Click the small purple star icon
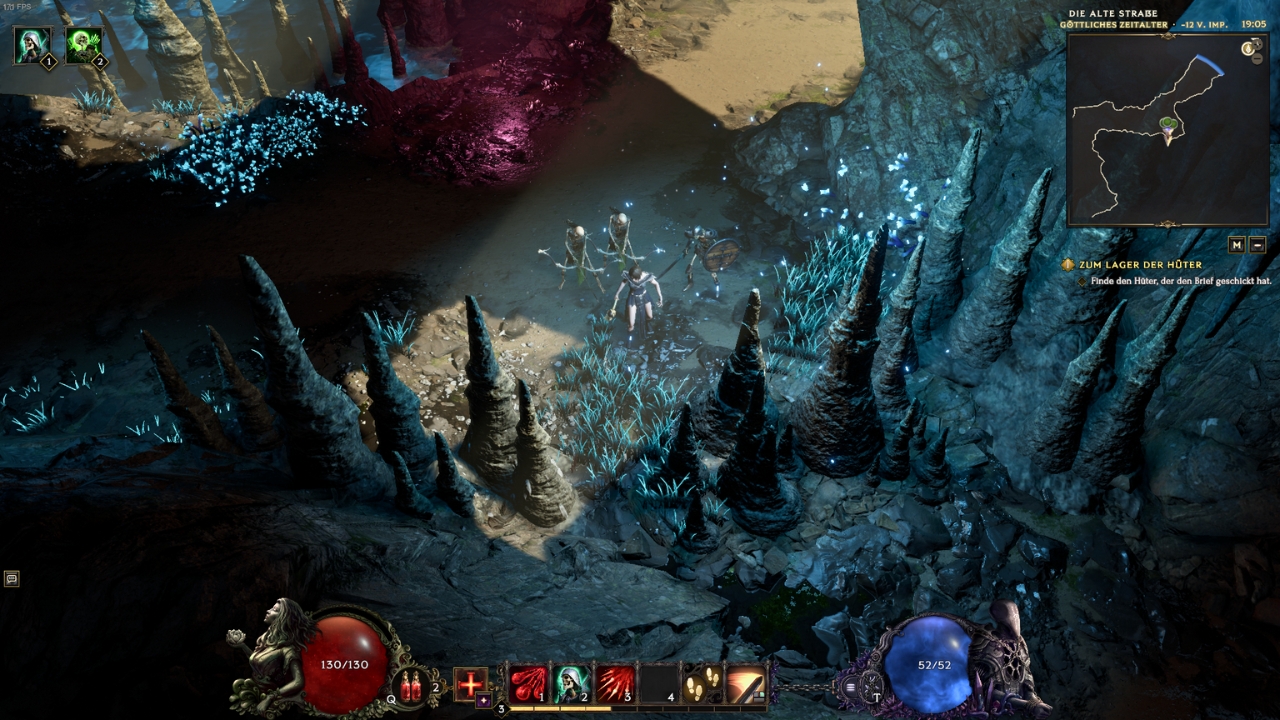 point(484,701)
